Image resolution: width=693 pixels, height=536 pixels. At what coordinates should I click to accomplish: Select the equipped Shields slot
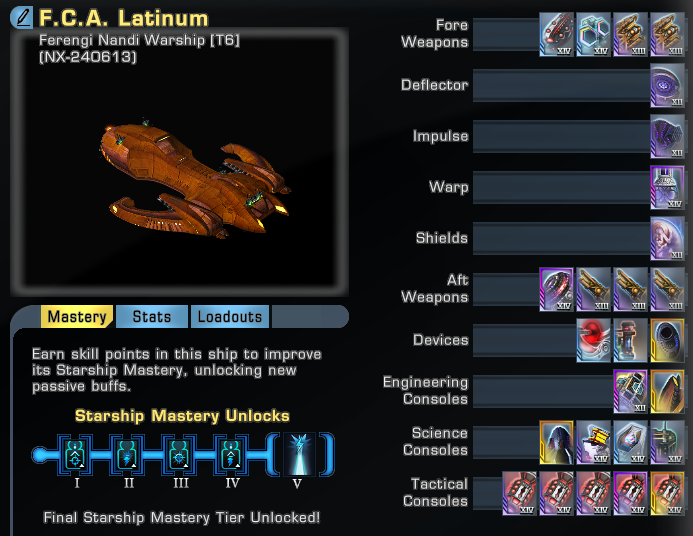point(667,238)
